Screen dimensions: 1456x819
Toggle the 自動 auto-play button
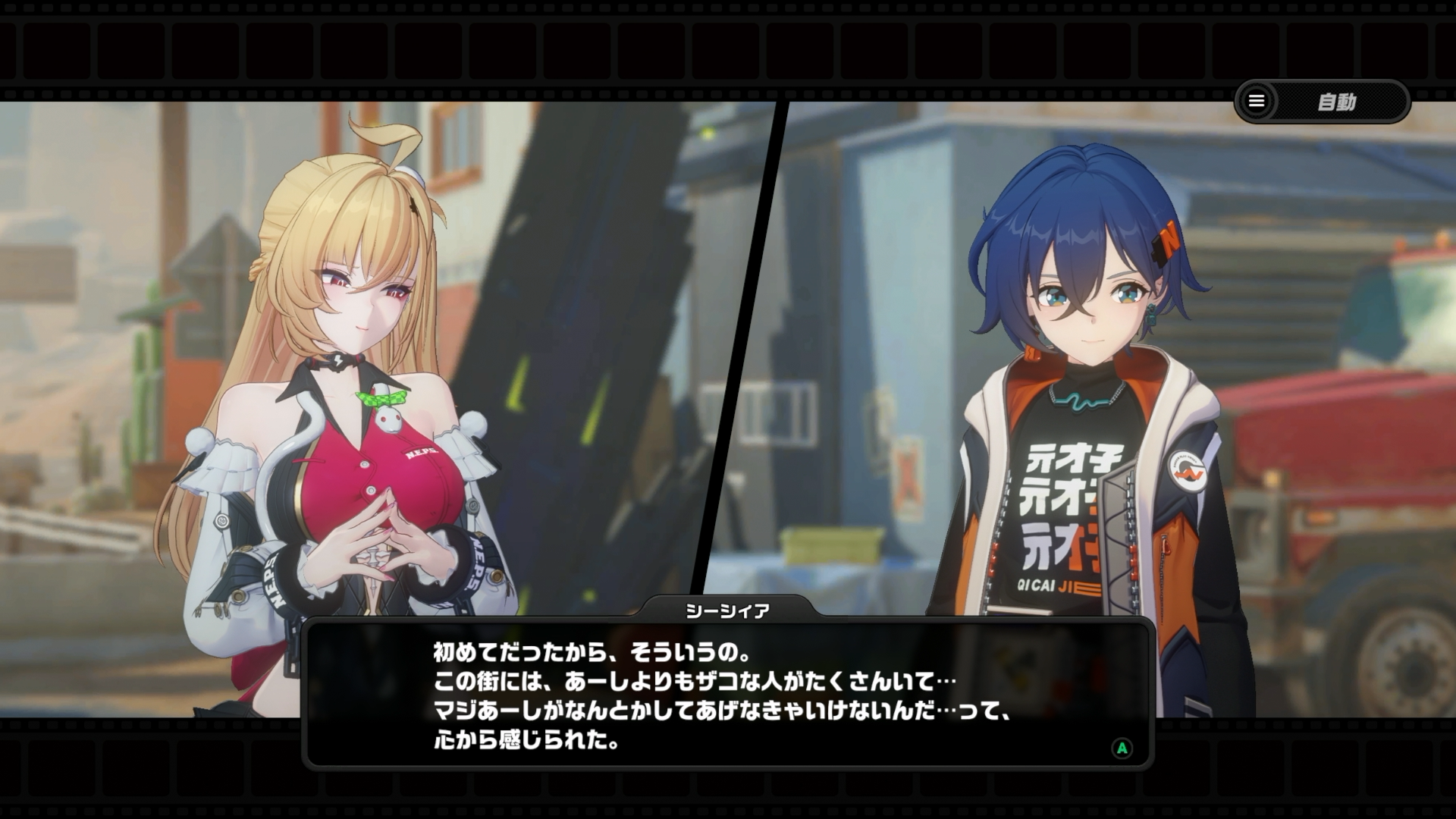[x=1337, y=102]
